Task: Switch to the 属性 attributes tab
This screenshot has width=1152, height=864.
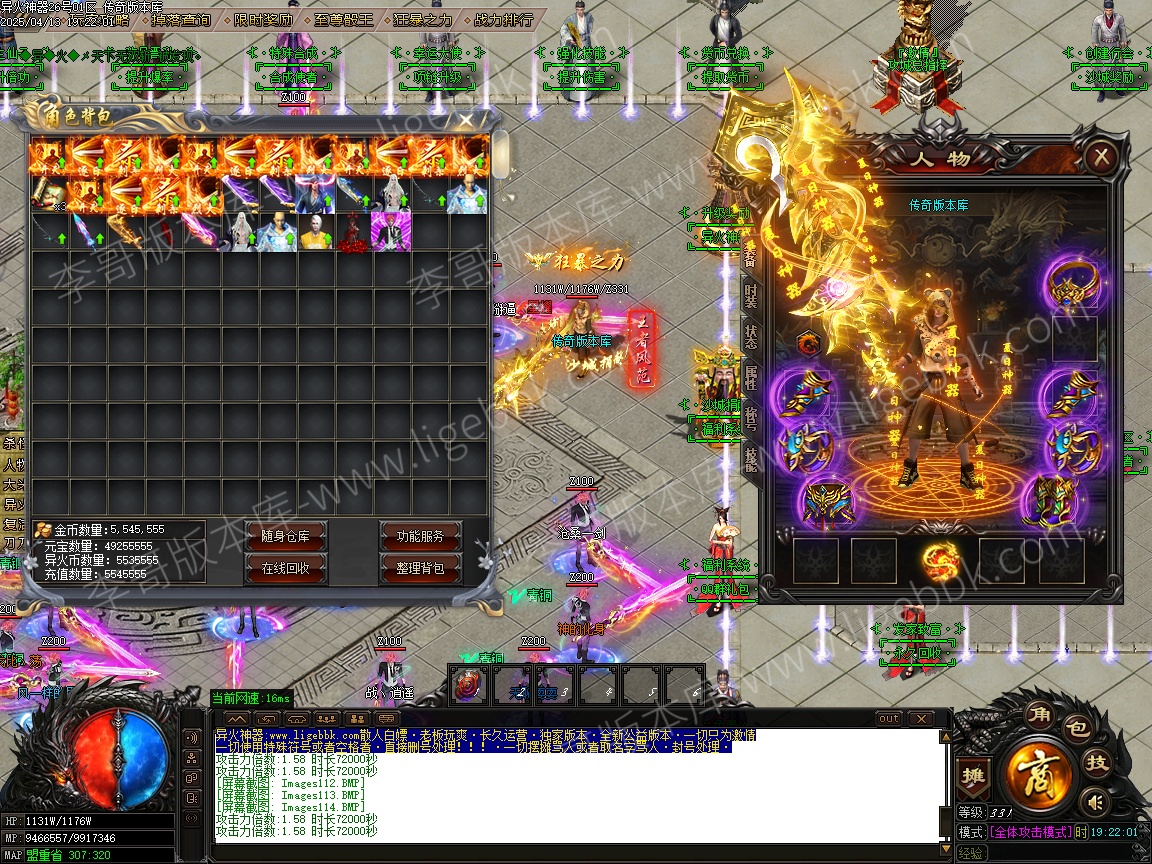Action: pos(751,377)
